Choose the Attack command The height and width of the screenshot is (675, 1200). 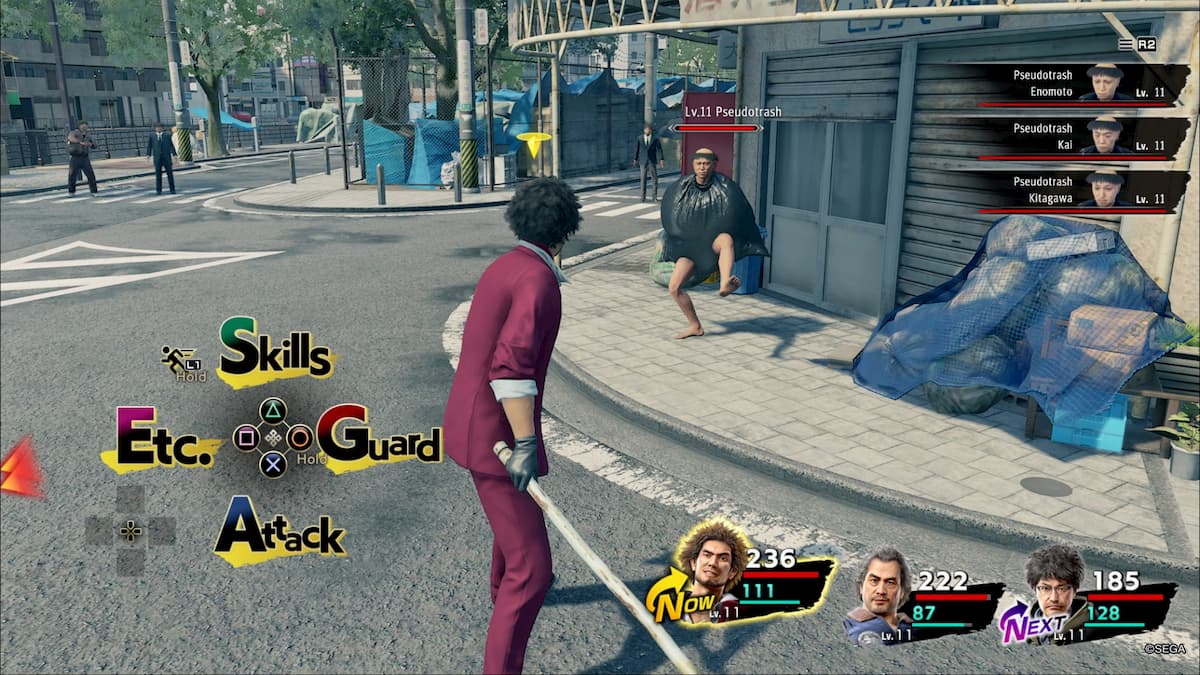point(279,530)
